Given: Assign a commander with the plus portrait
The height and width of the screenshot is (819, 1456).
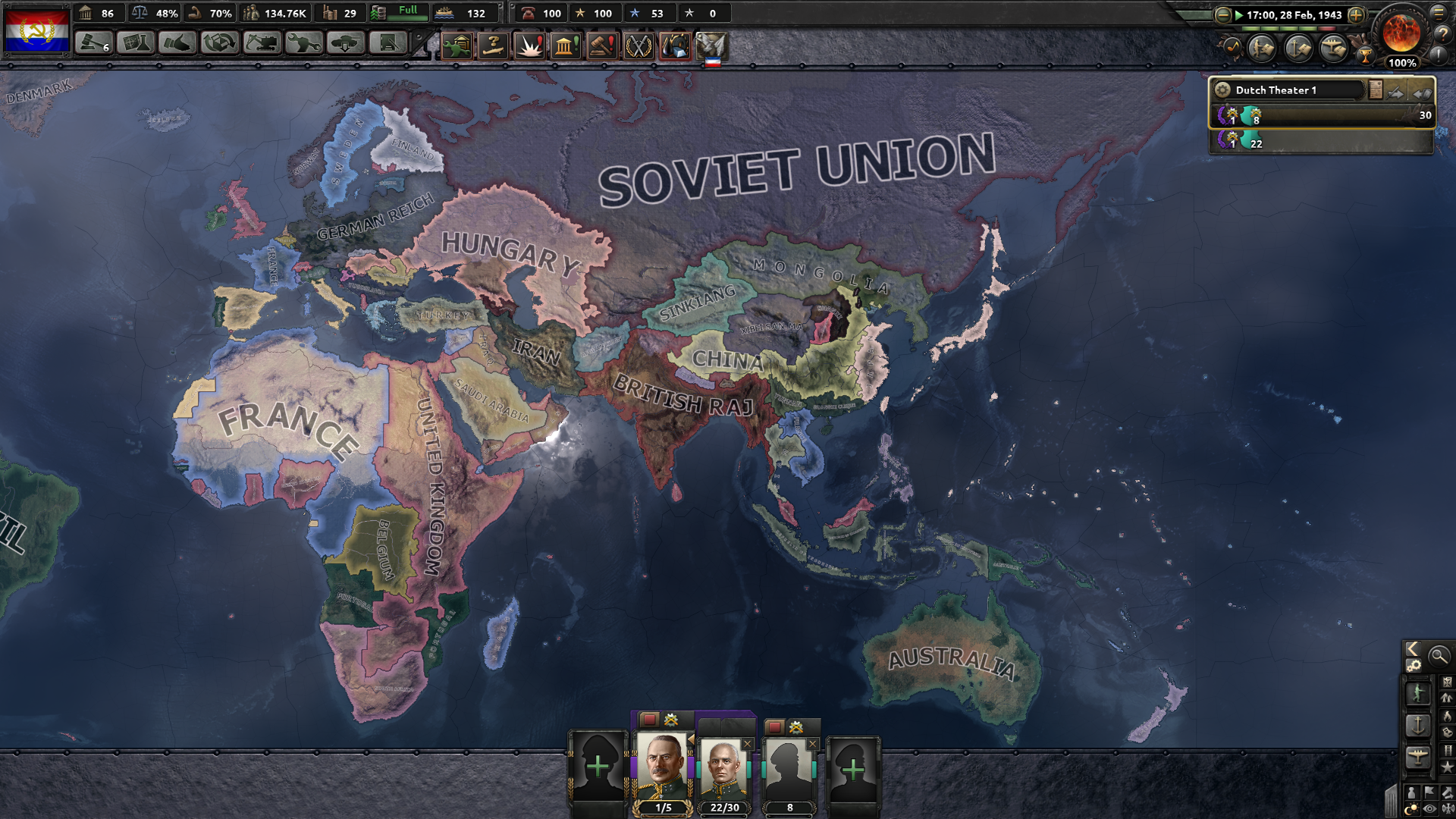Looking at the screenshot, I should tap(598, 767).
